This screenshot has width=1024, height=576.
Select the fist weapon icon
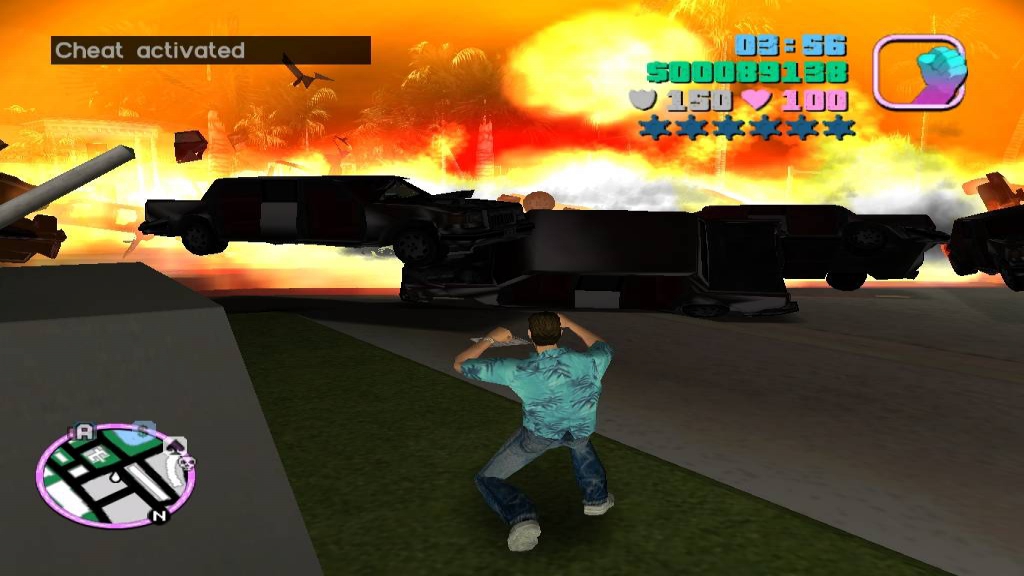click(919, 71)
